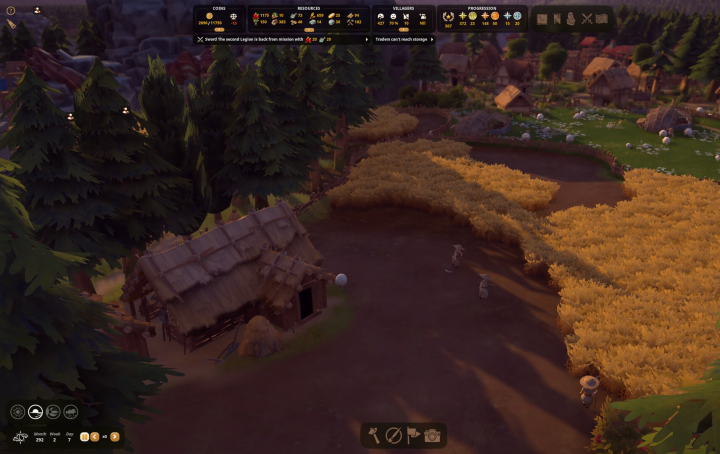Select the sun weather view icon
The image size is (720, 454).
click(18, 411)
